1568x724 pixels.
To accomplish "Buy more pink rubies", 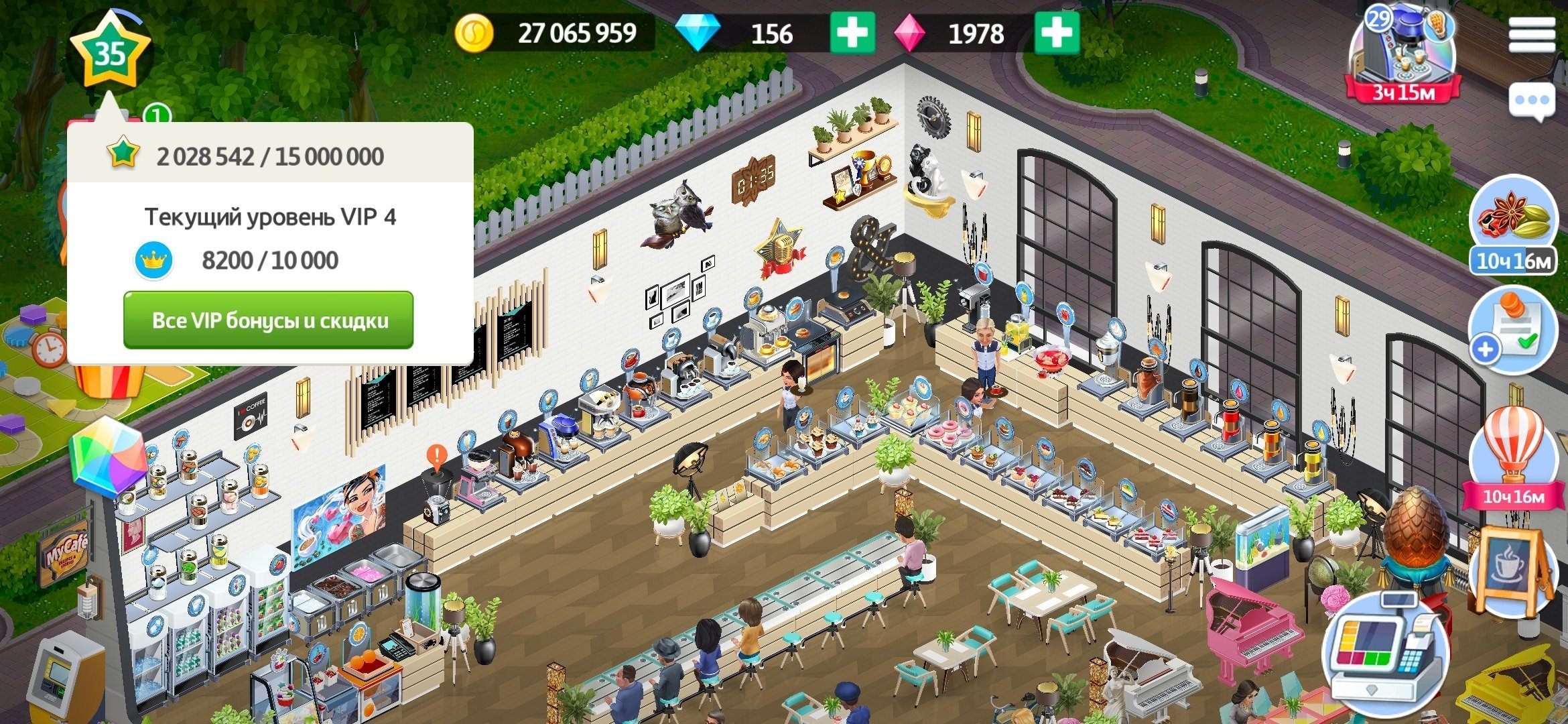I will point(1057,33).
